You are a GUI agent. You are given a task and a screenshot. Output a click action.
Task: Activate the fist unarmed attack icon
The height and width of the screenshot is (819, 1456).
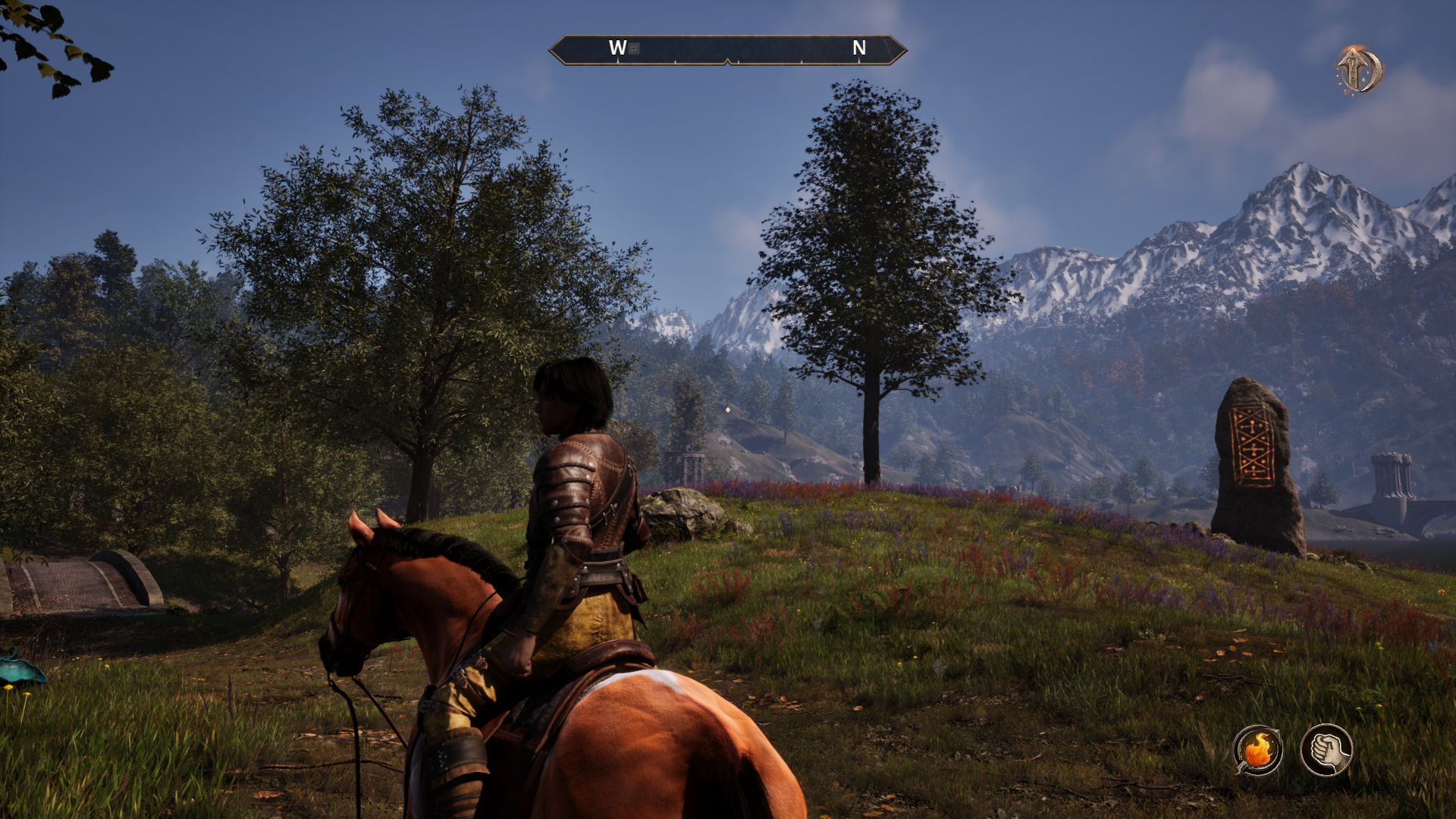pyautogui.click(x=1326, y=750)
